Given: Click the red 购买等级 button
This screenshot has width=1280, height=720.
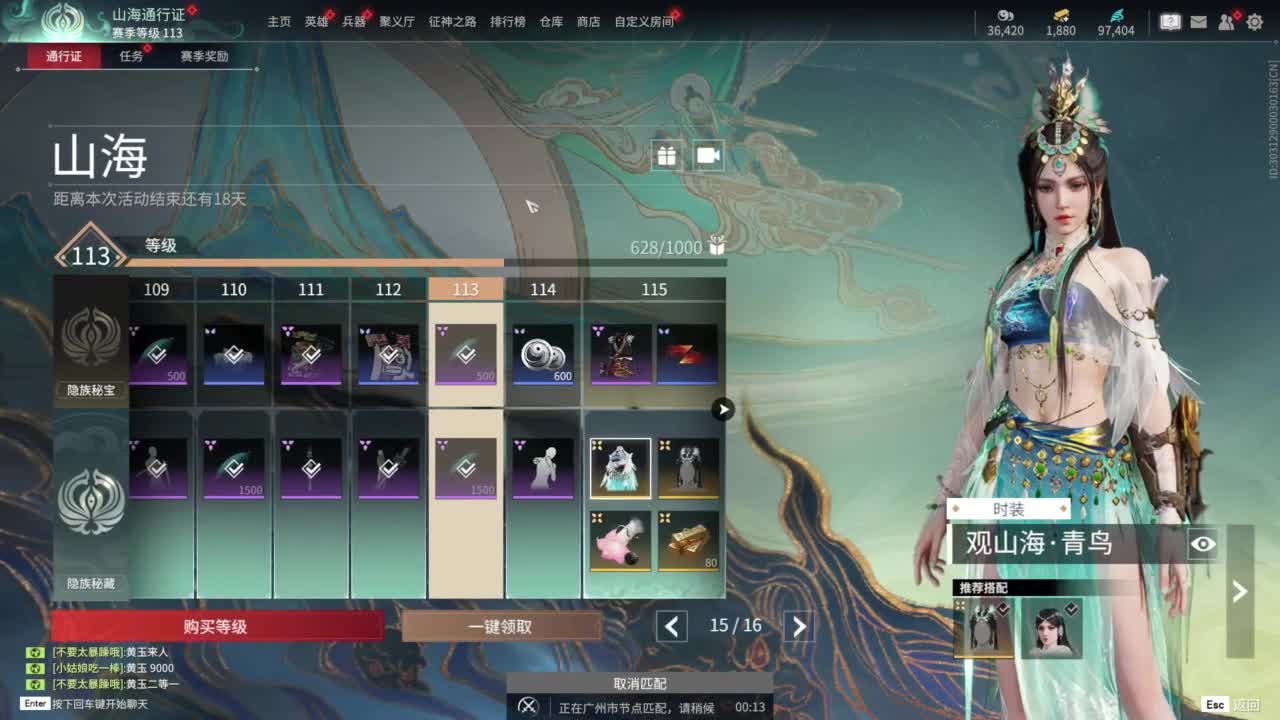Looking at the screenshot, I should (x=216, y=627).
